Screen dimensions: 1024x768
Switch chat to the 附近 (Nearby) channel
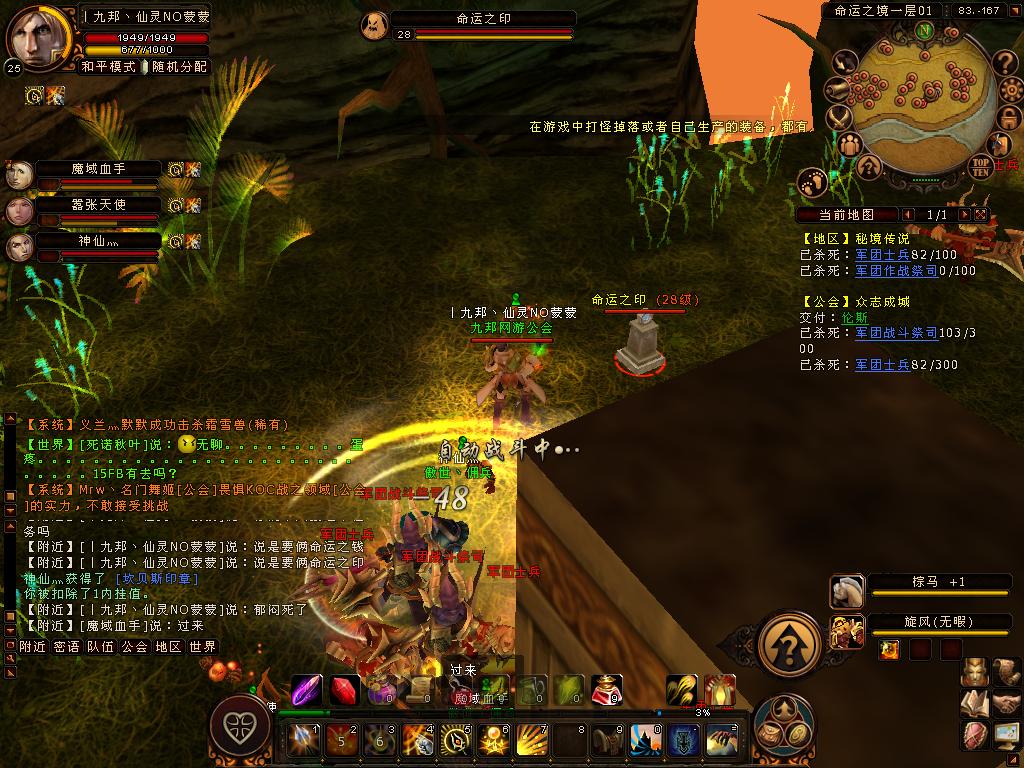(x=33, y=647)
